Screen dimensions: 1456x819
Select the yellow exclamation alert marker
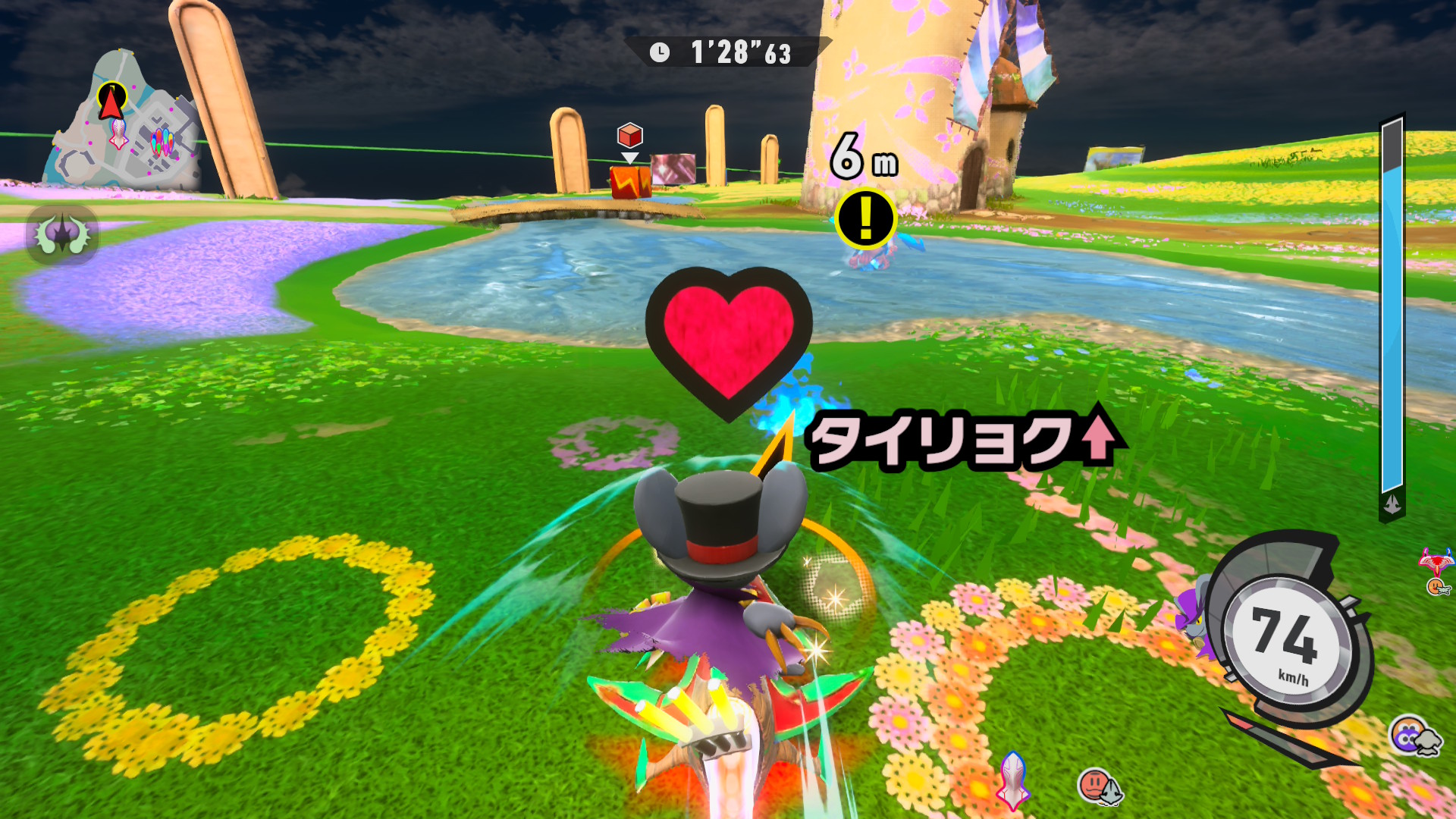click(x=865, y=219)
